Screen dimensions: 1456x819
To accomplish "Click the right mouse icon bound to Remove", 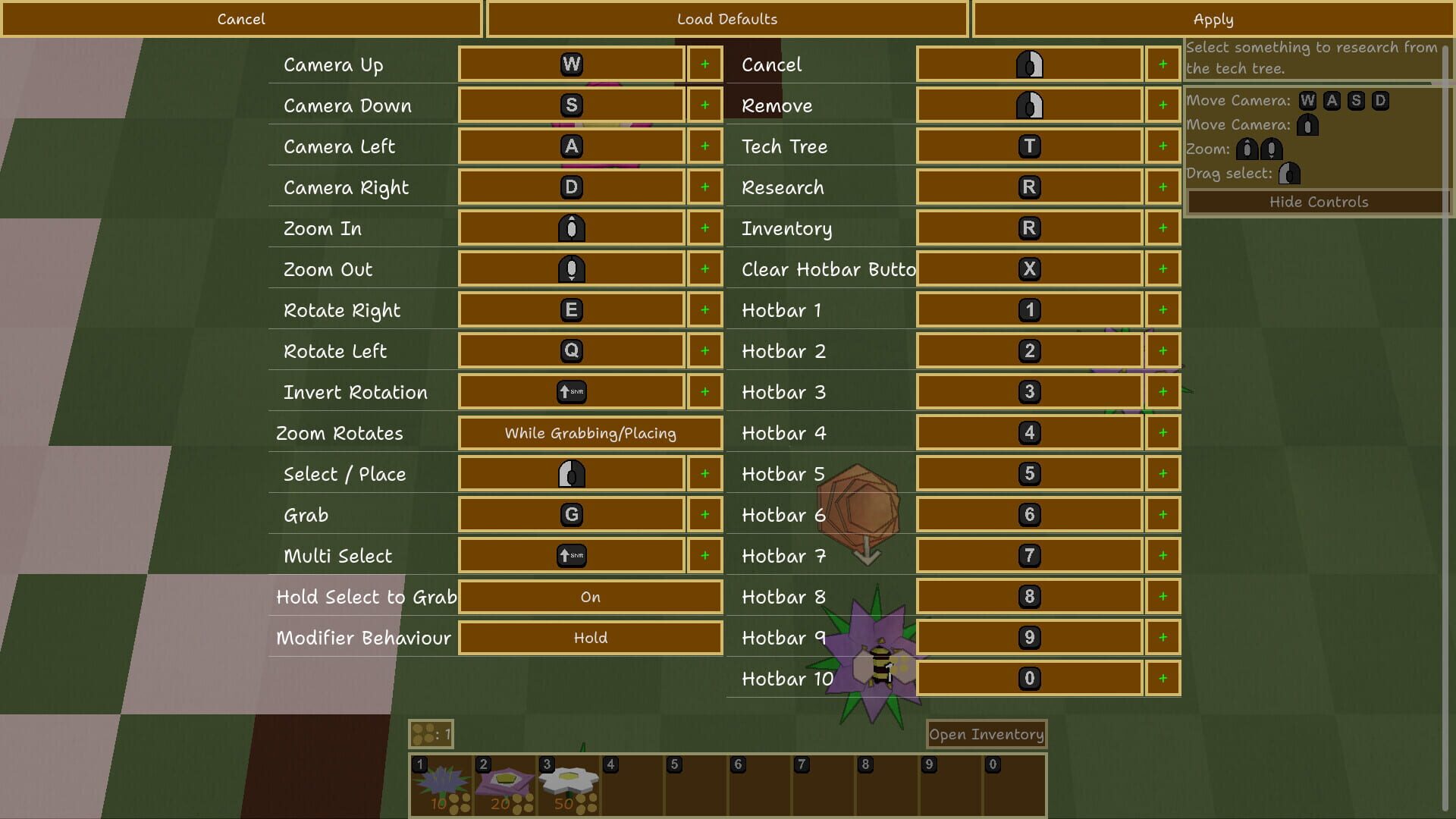I will (1028, 105).
